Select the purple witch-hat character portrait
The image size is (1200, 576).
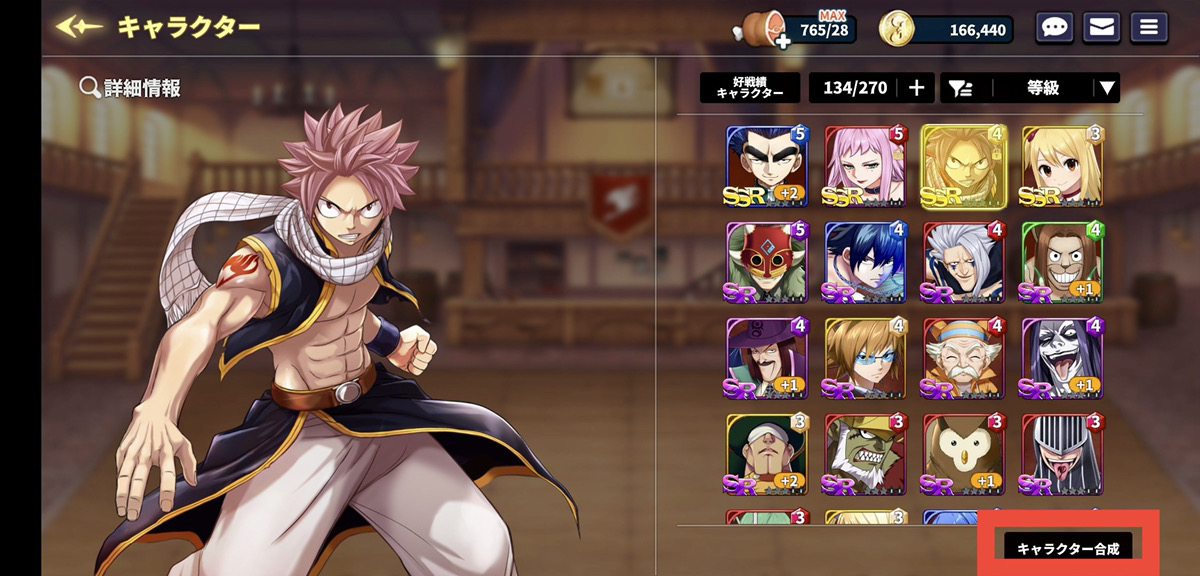click(x=766, y=359)
